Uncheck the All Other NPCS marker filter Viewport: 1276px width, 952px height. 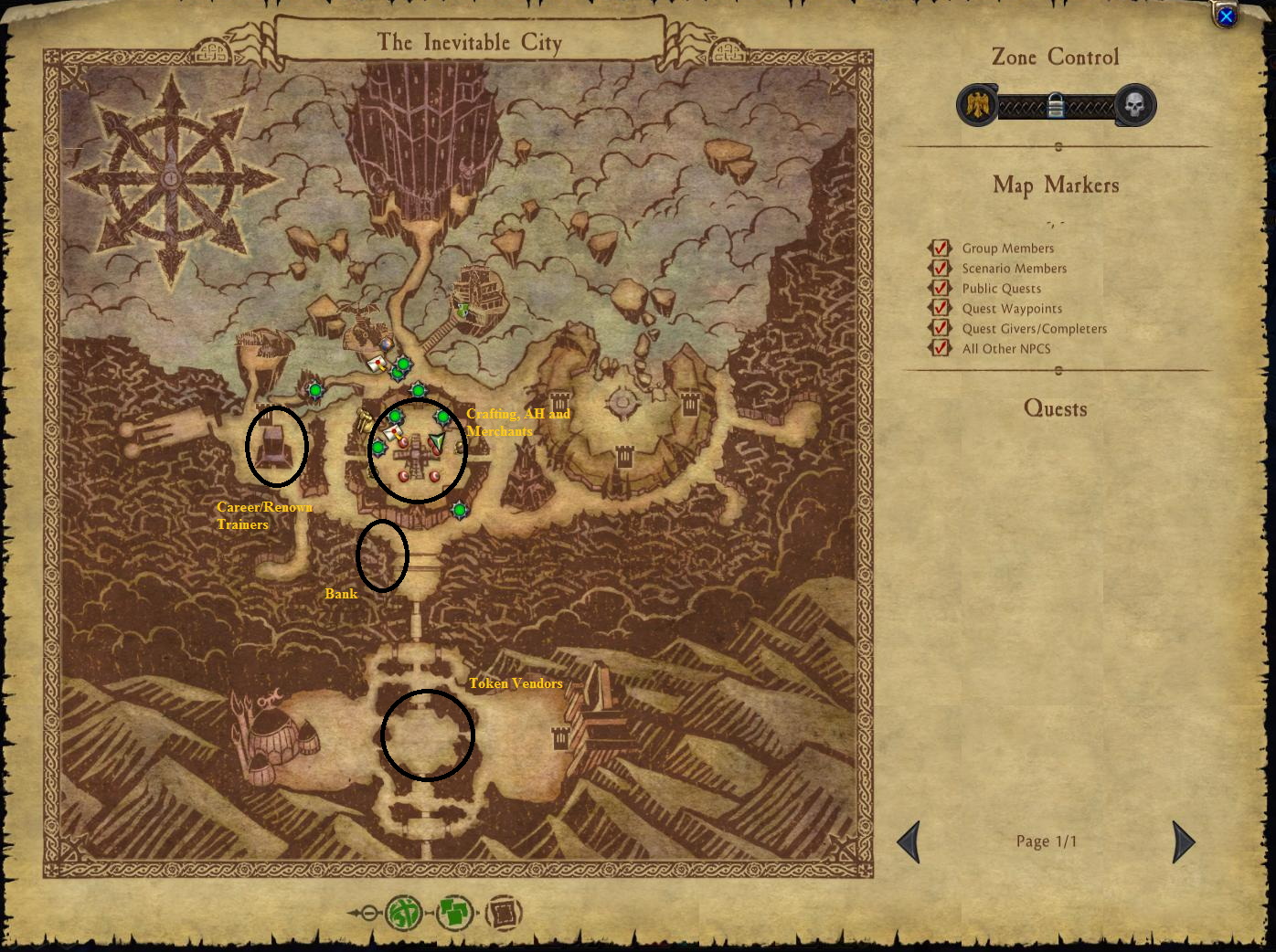(x=940, y=349)
